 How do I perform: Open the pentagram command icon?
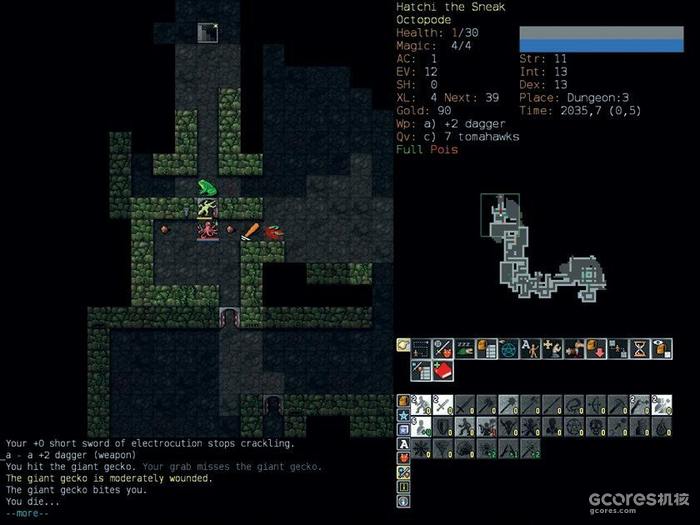pyautogui.click(x=507, y=348)
